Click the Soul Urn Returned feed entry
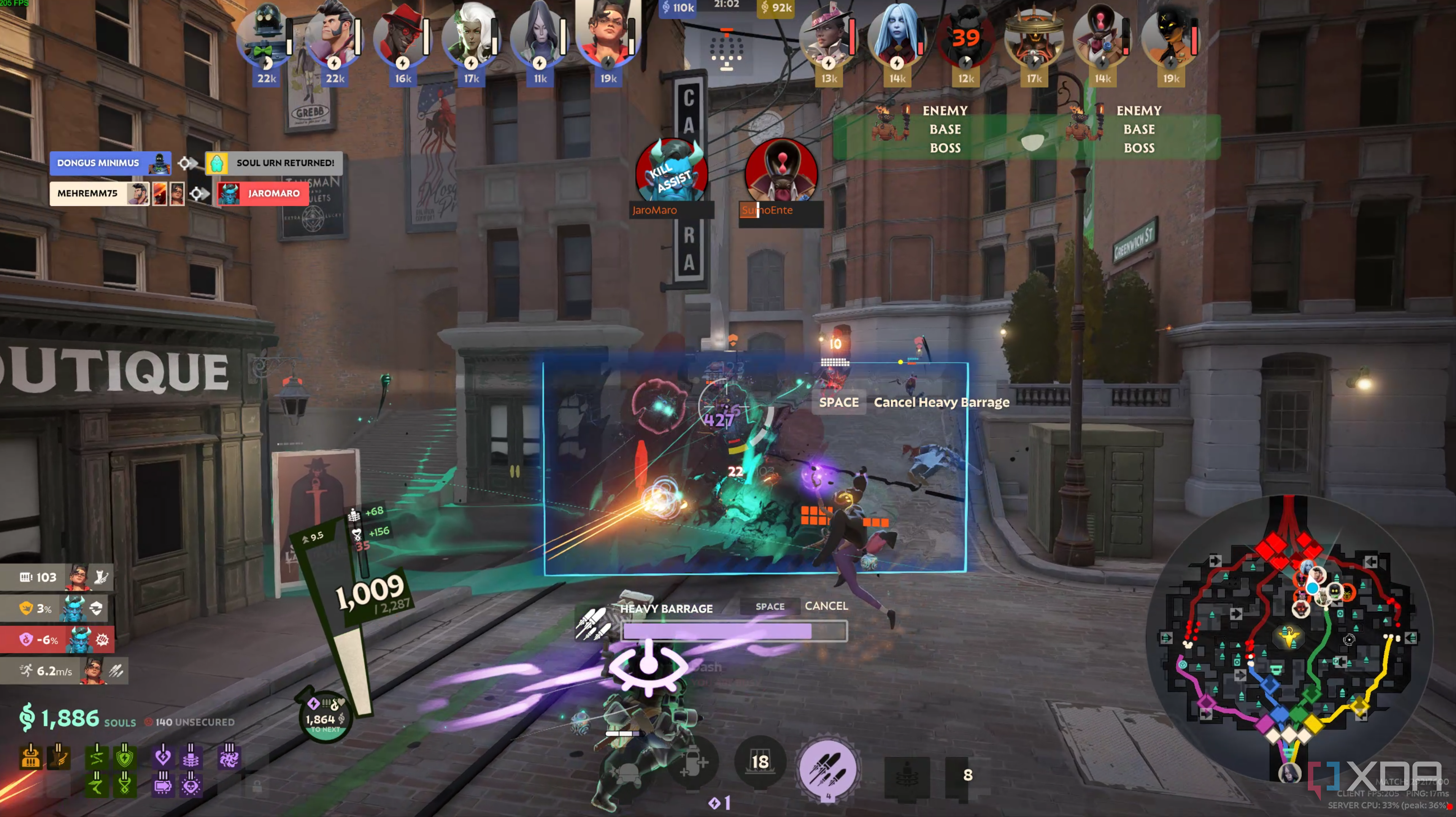 (274, 163)
